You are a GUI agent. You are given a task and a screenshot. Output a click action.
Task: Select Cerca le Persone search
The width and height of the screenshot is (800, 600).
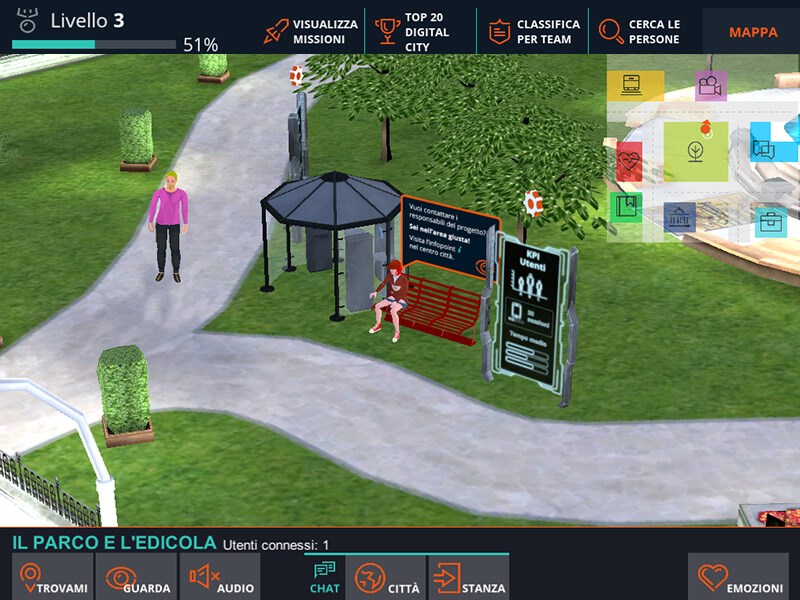tap(640, 31)
